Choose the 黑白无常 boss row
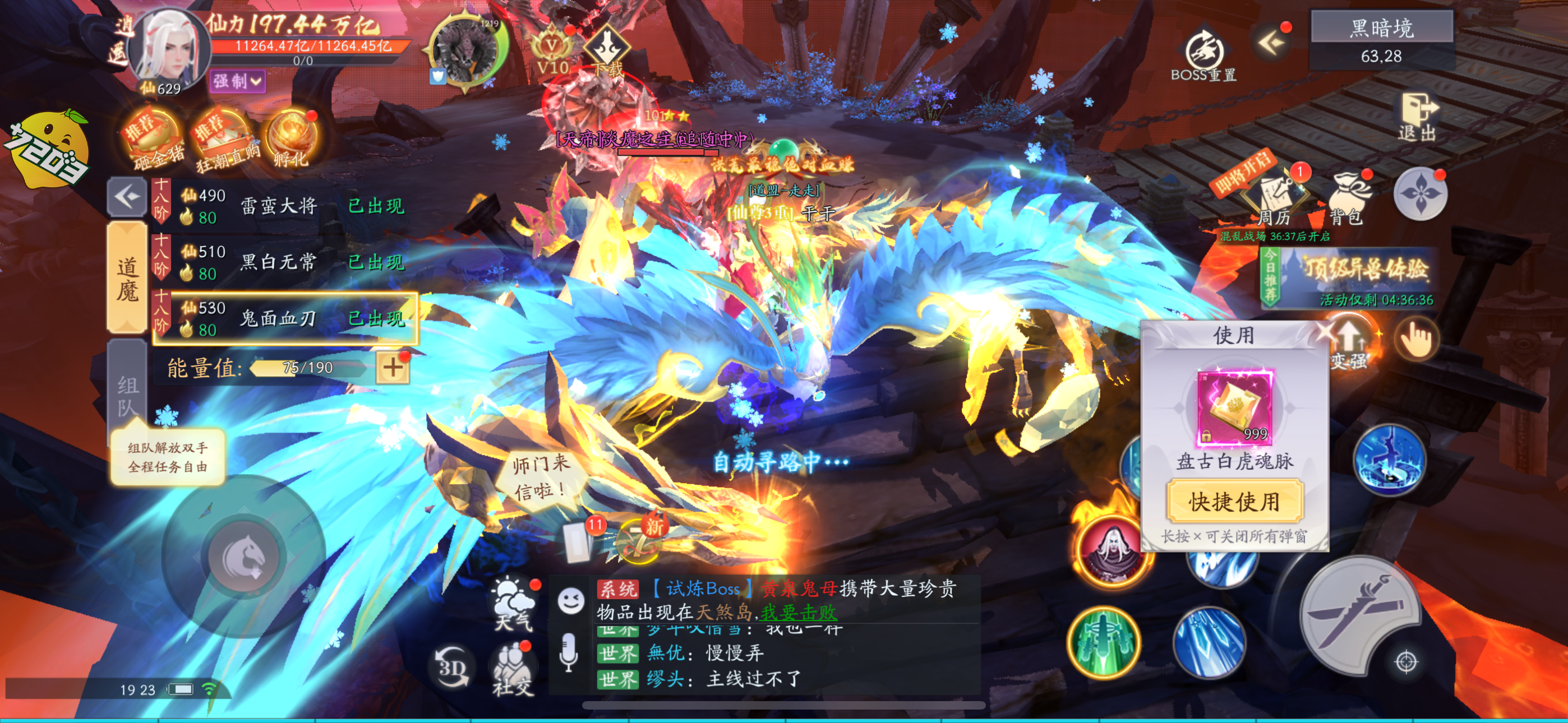Viewport: 1568px width, 723px height. click(285, 262)
